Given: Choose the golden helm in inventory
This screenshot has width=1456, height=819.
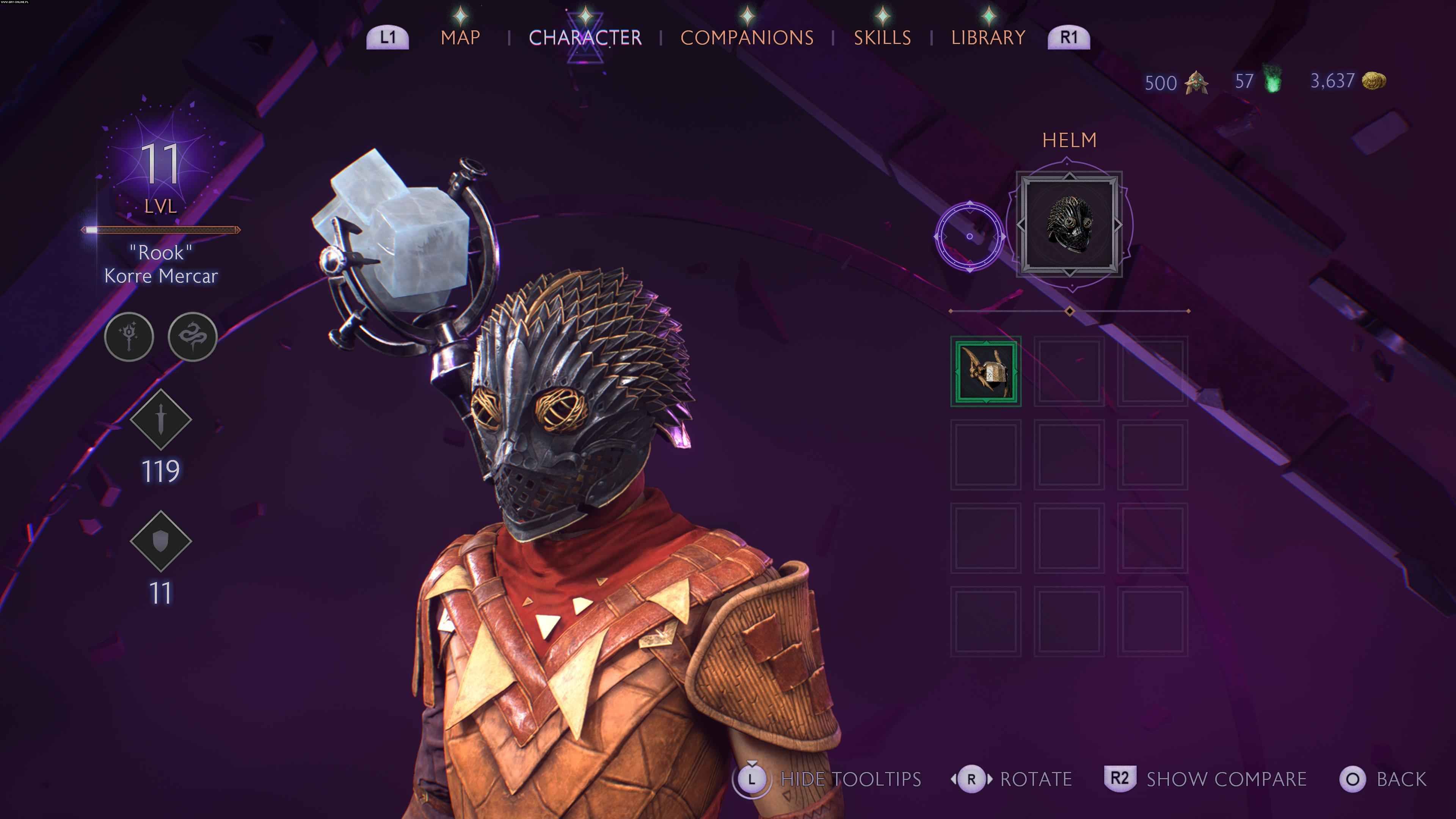Looking at the screenshot, I should coord(986,371).
